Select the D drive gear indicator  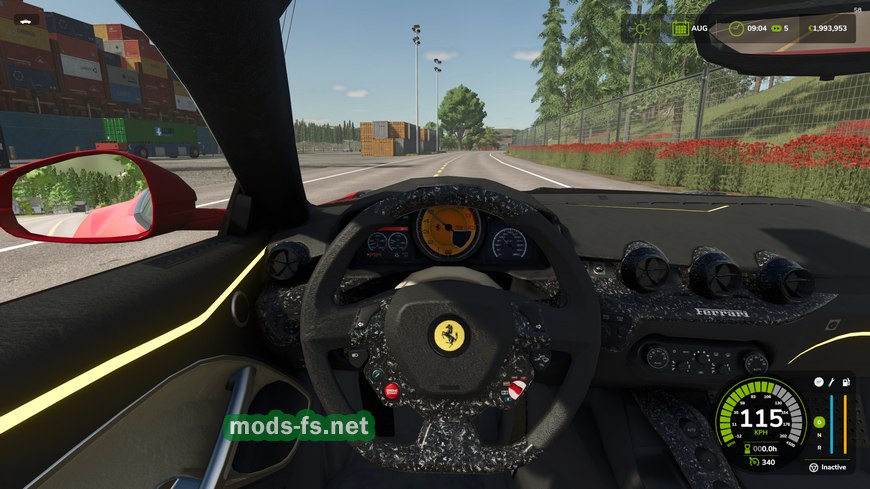tap(819, 422)
